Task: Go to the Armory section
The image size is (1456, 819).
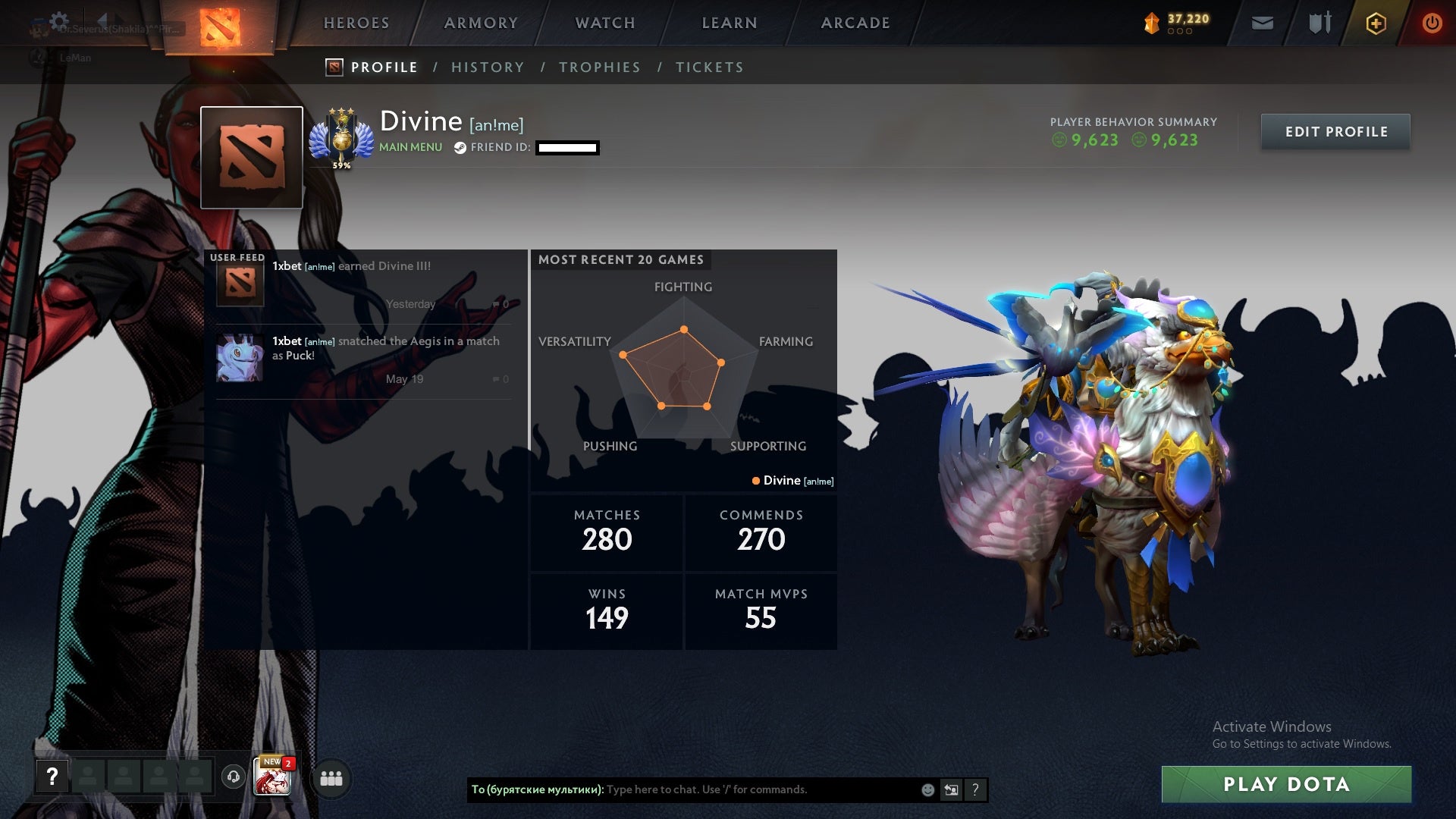Action: click(481, 23)
